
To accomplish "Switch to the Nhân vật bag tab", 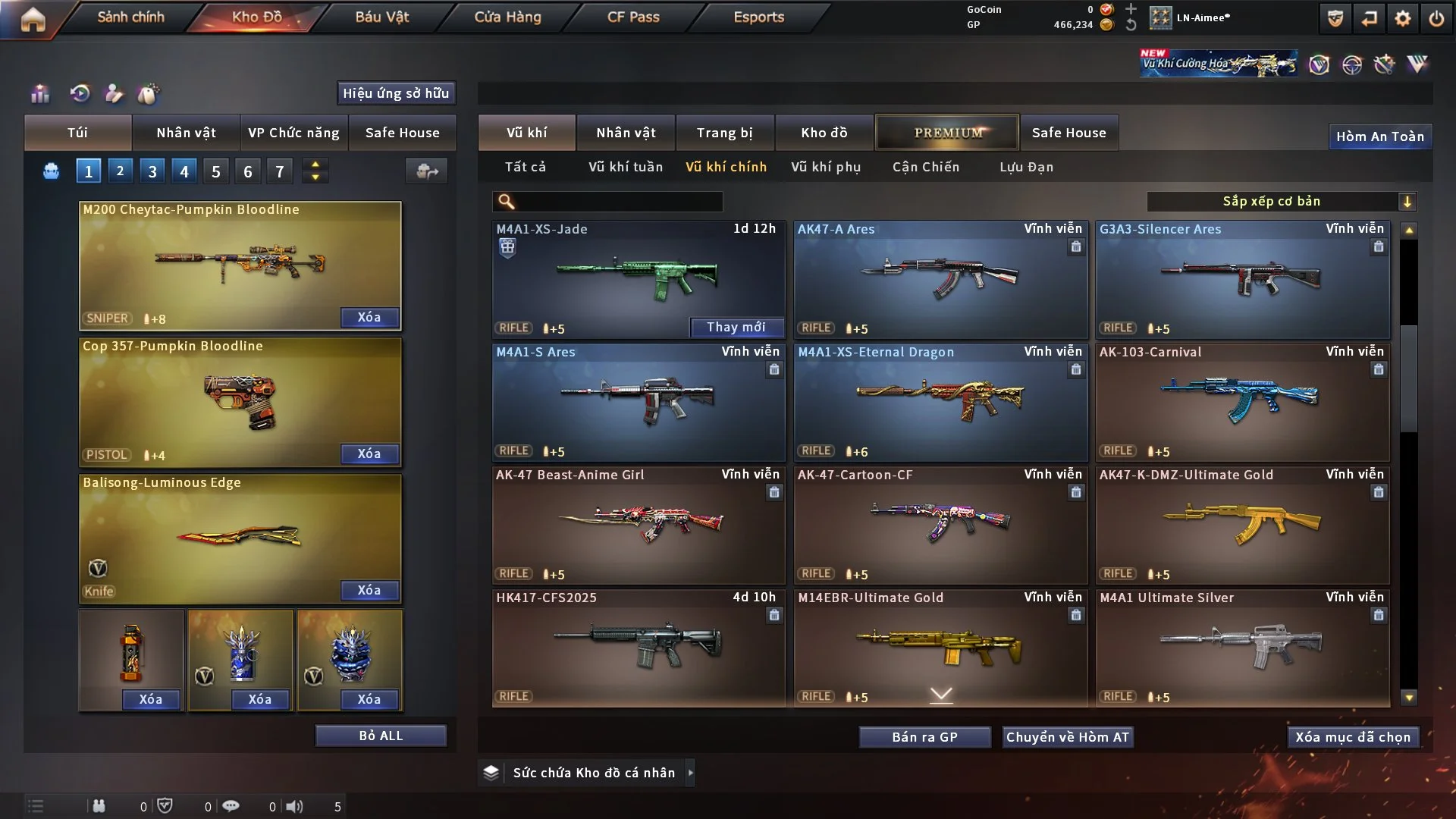I will coord(186,133).
